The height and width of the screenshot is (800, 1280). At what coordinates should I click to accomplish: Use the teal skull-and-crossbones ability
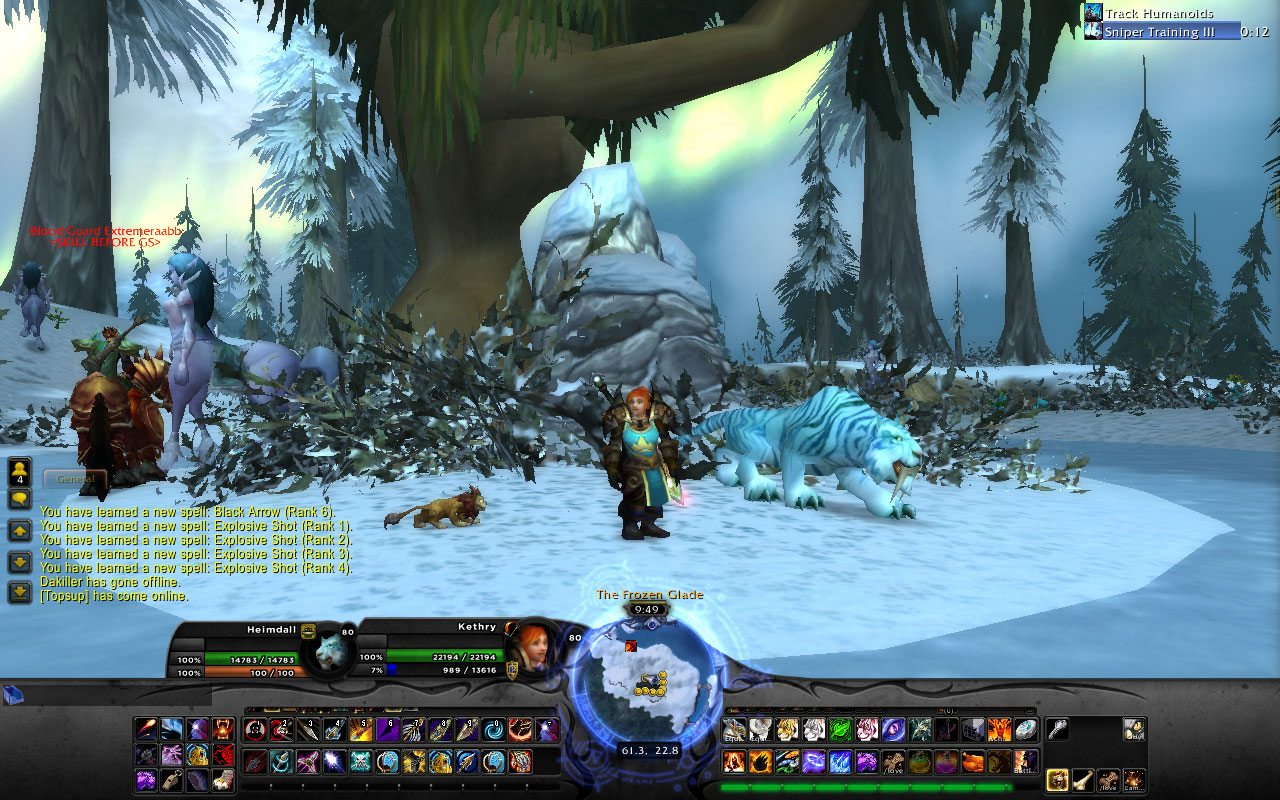coord(360,762)
